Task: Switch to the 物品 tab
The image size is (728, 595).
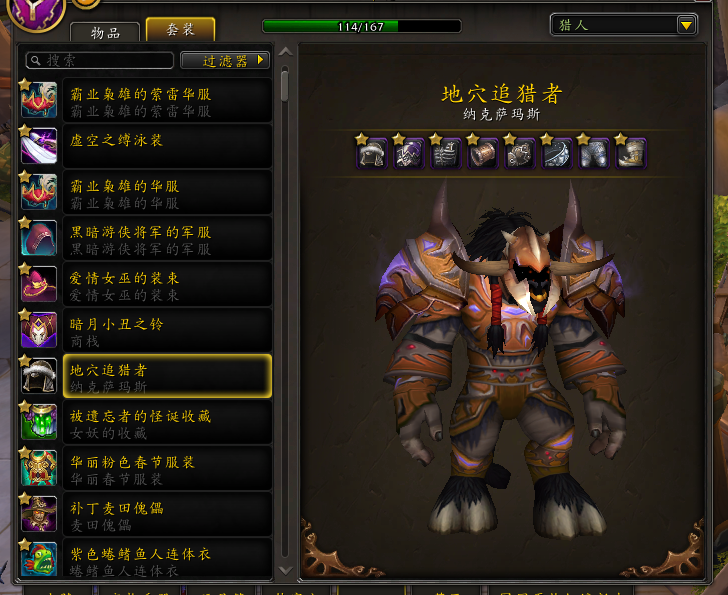Action: click(x=108, y=32)
